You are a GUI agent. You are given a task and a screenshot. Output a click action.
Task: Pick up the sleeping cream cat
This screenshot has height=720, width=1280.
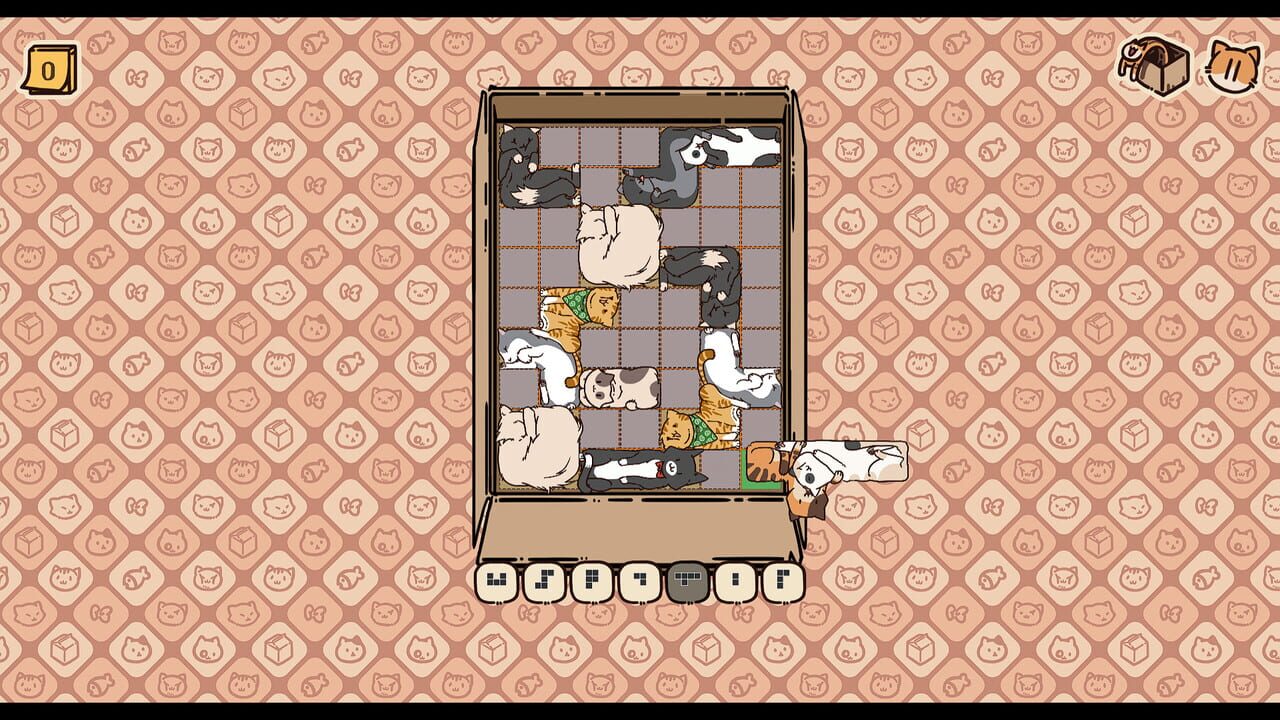(x=617, y=243)
